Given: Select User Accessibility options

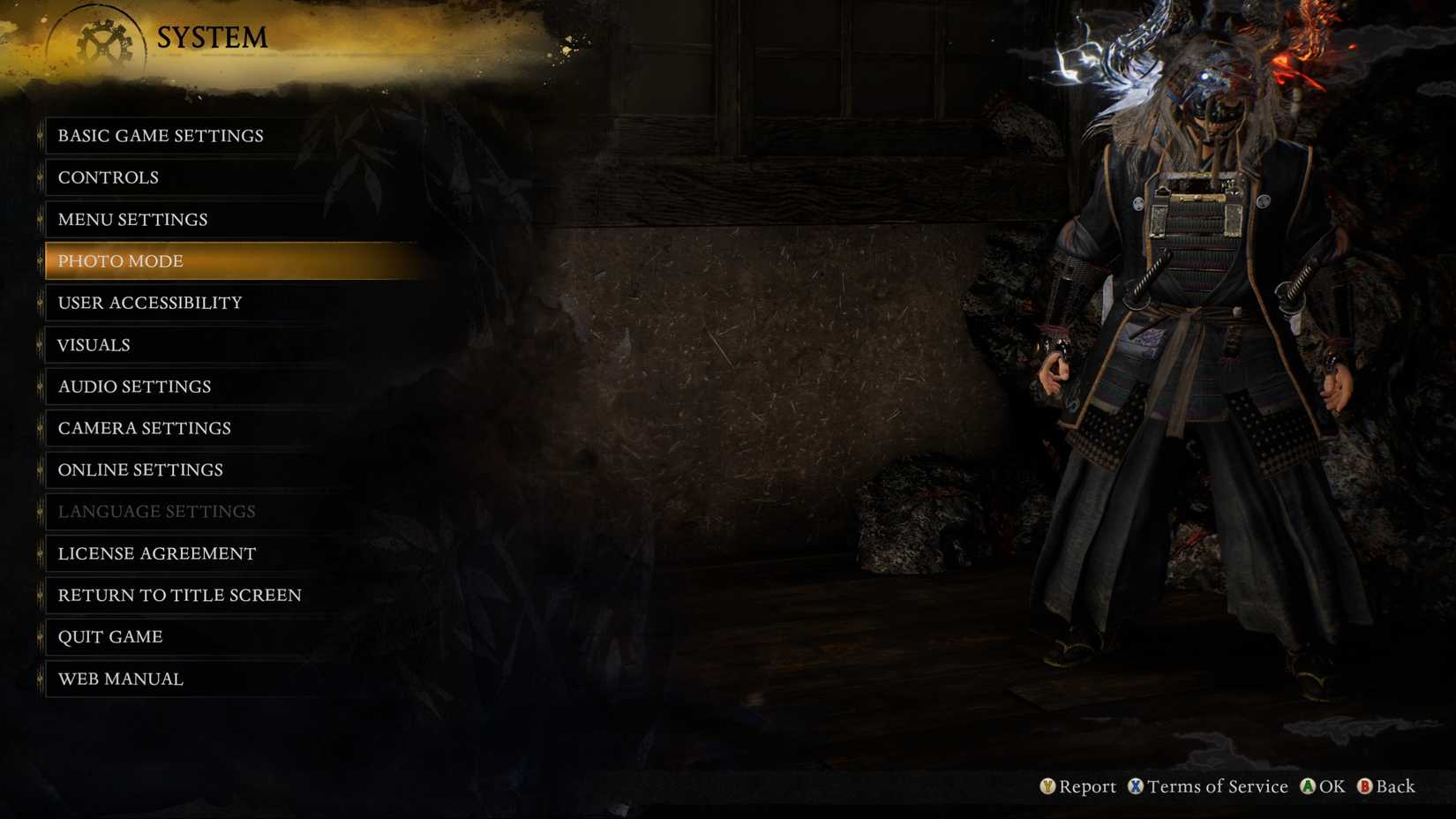Looking at the screenshot, I should pos(149,303).
